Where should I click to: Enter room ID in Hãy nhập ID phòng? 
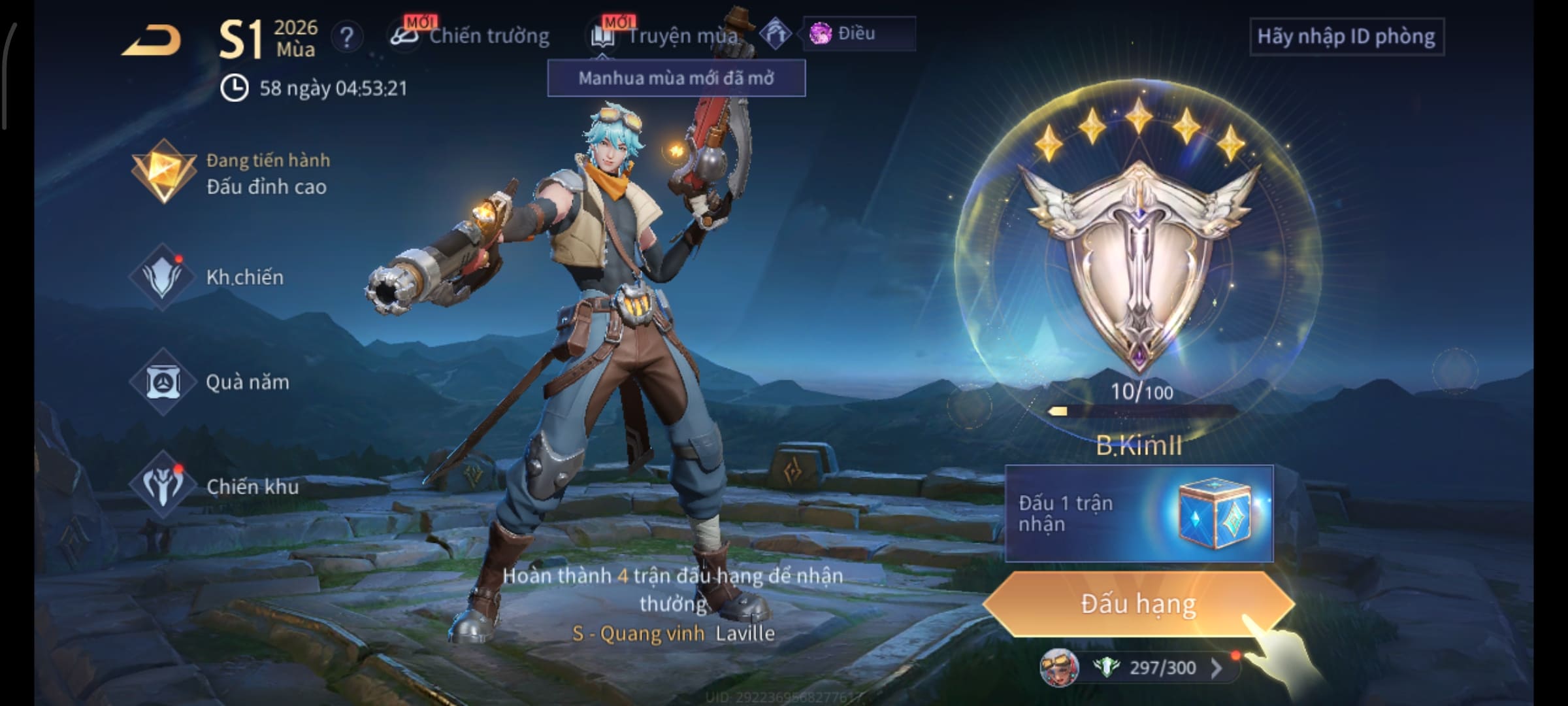click(x=1346, y=37)
